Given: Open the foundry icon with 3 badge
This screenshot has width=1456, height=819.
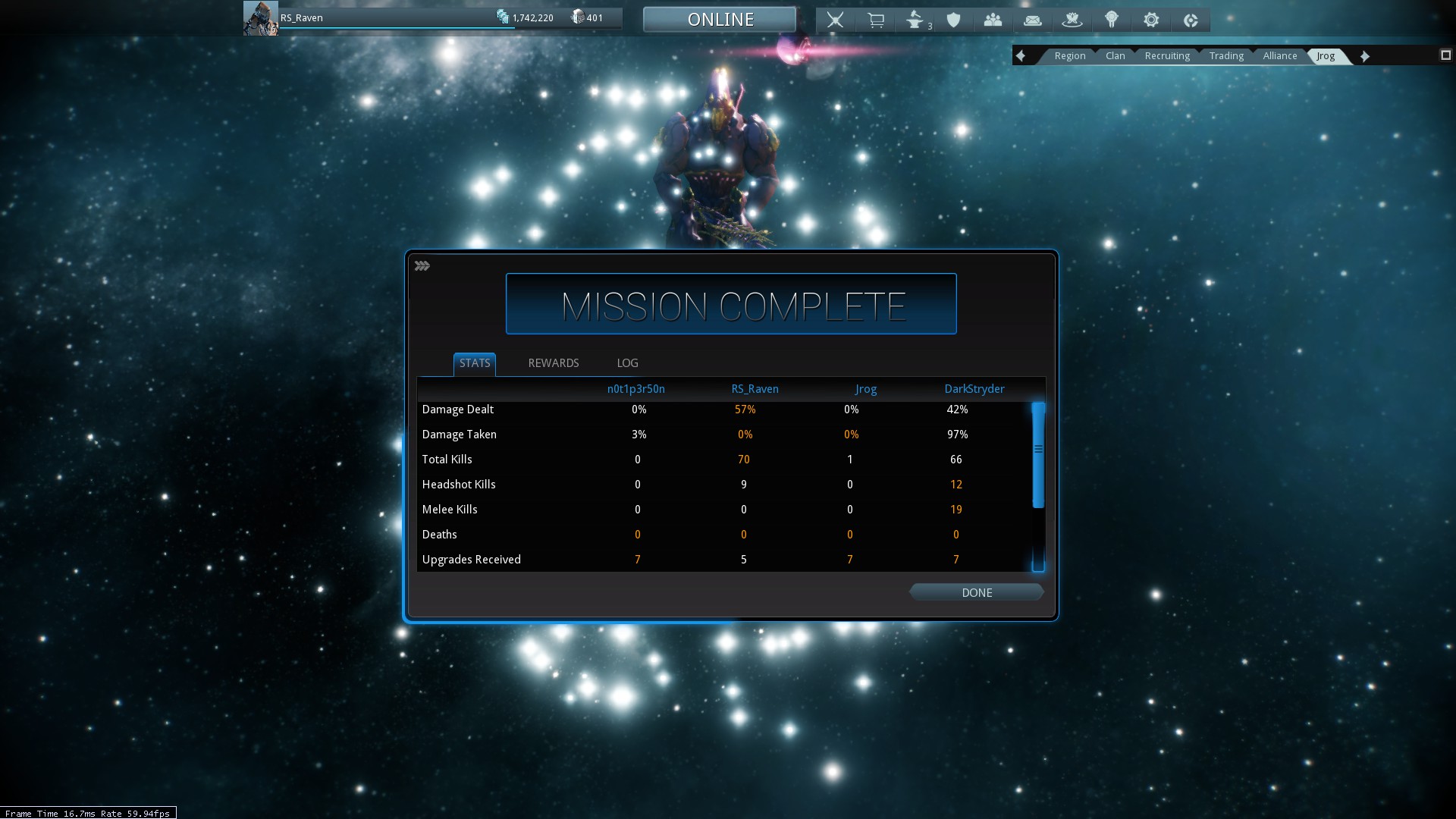Looking at the screenshot, I should pos(915,20).
